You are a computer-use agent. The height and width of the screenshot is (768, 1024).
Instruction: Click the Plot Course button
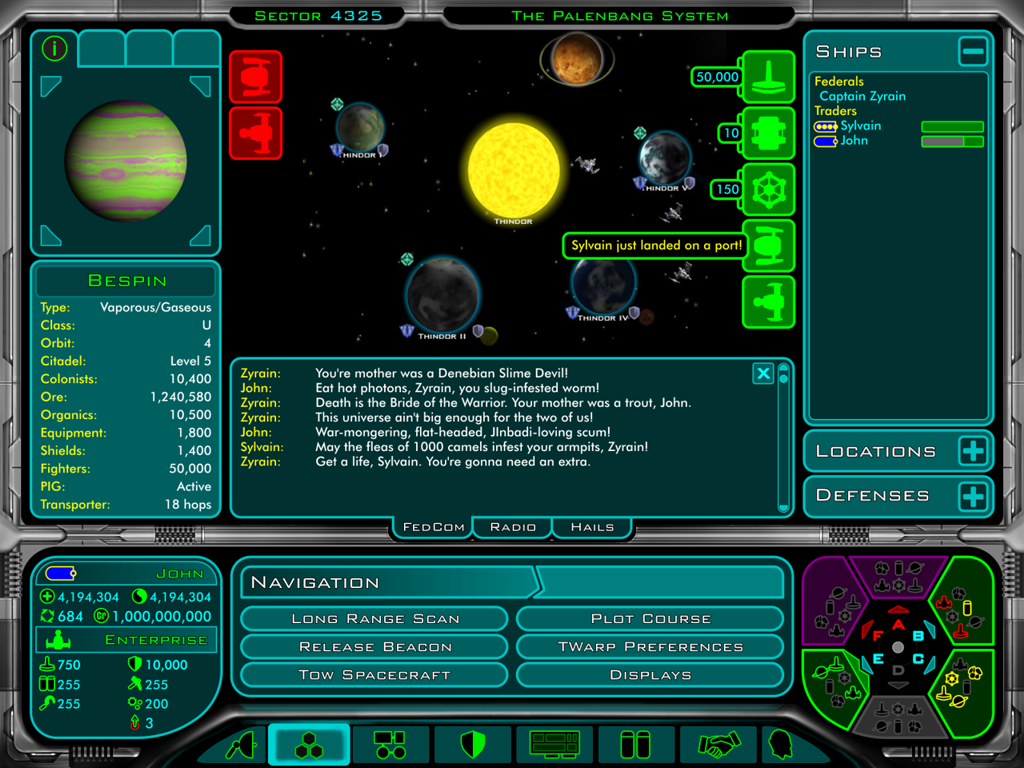tap(650, 619)
